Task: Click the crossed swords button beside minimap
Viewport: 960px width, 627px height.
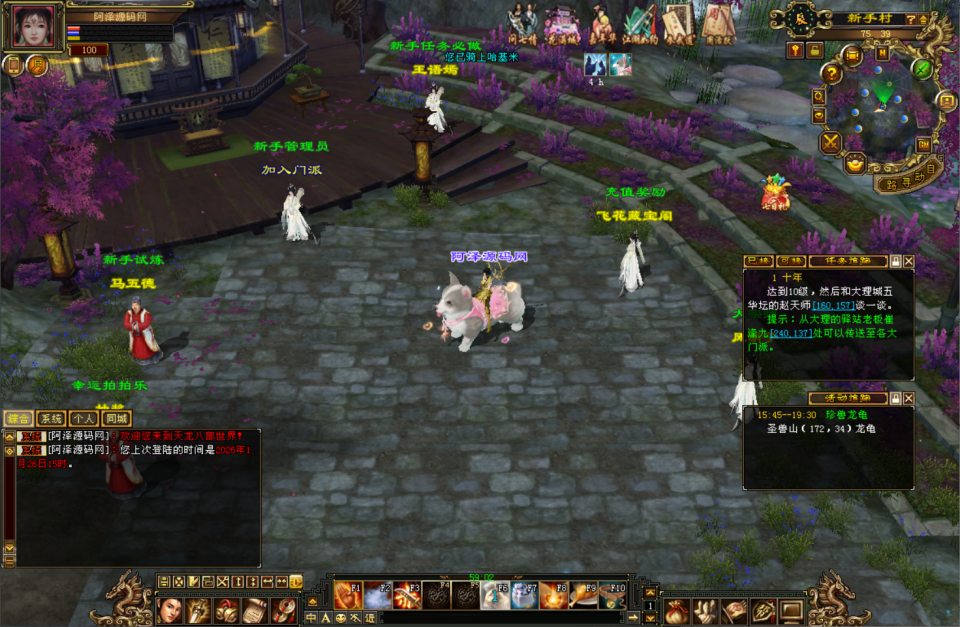Action: [831, 142]
